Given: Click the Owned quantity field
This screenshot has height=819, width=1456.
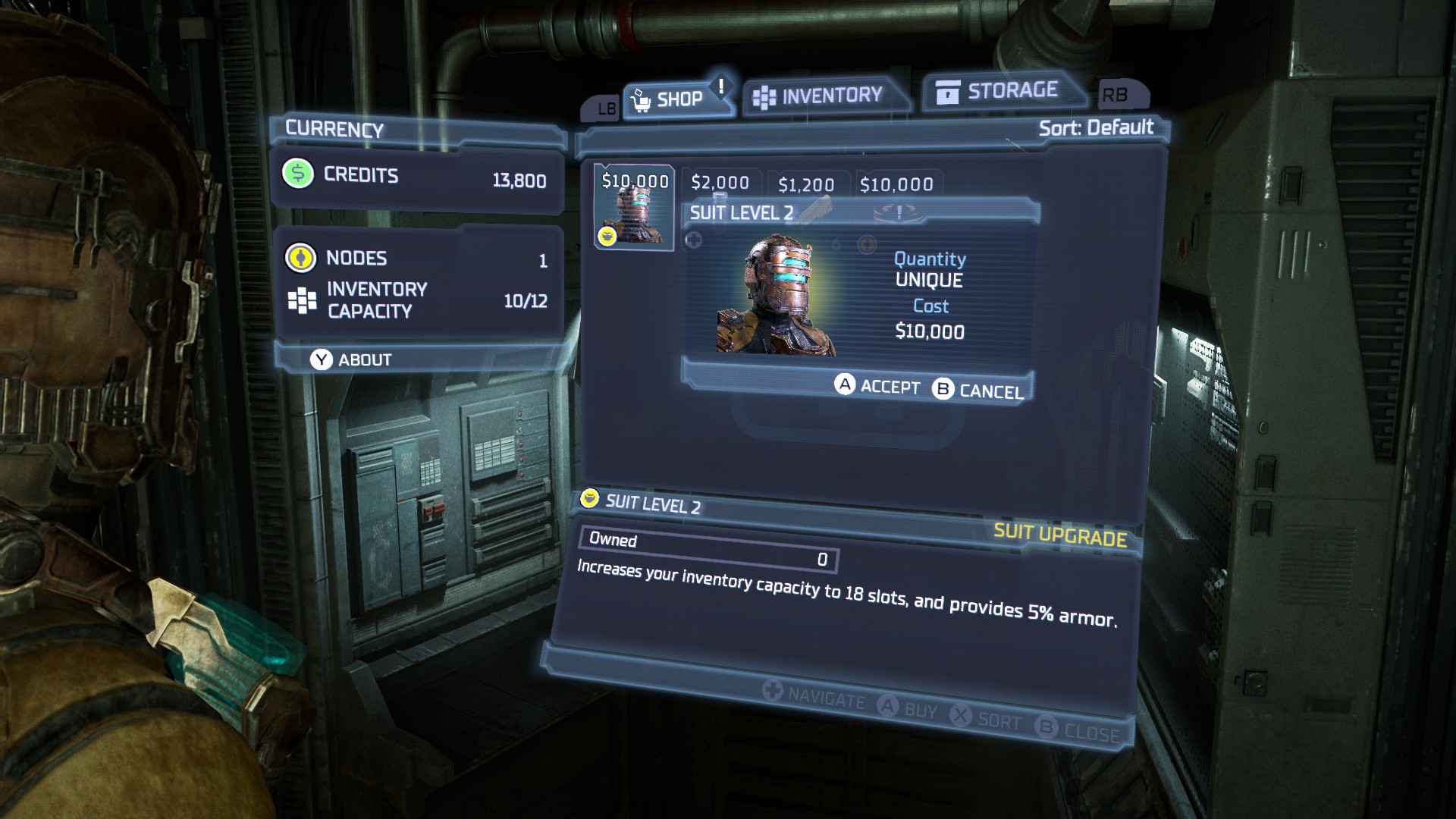Looking at the screenshot, I should coord(709,548).
